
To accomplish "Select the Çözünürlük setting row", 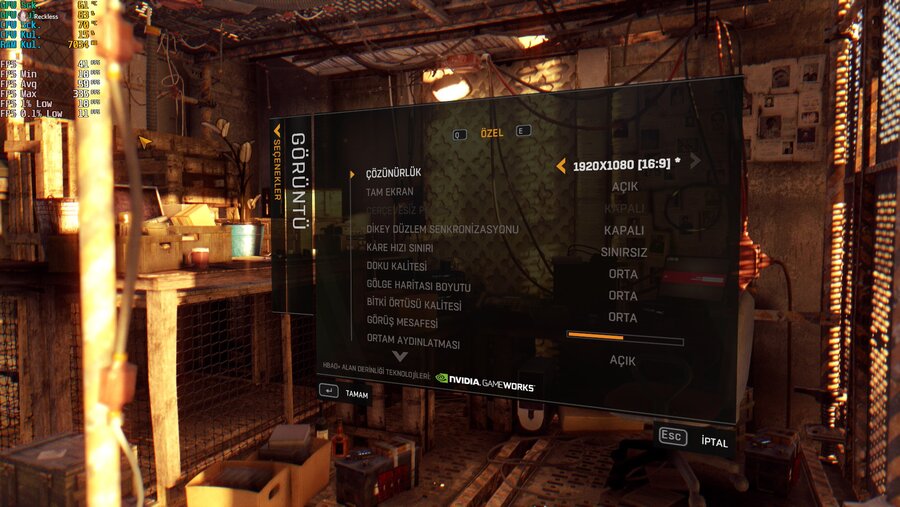I will click(x=393, y=173).
